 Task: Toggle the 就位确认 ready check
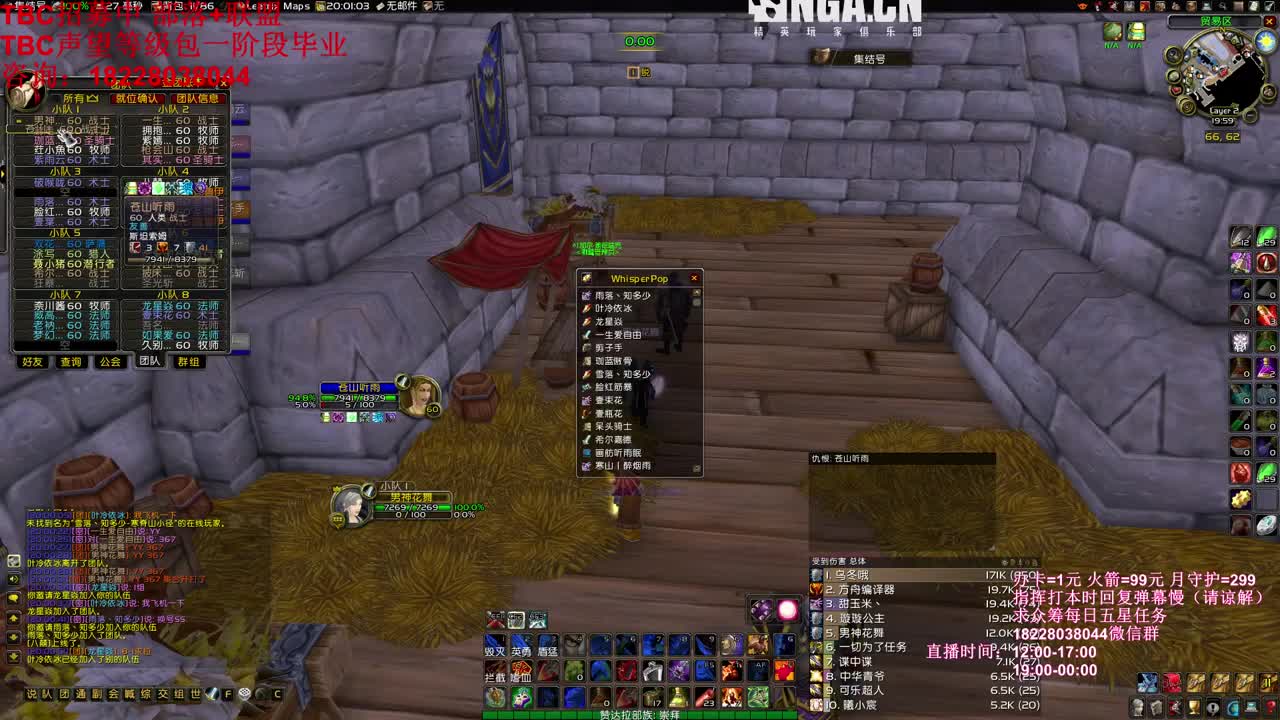(x=137, y=96)
